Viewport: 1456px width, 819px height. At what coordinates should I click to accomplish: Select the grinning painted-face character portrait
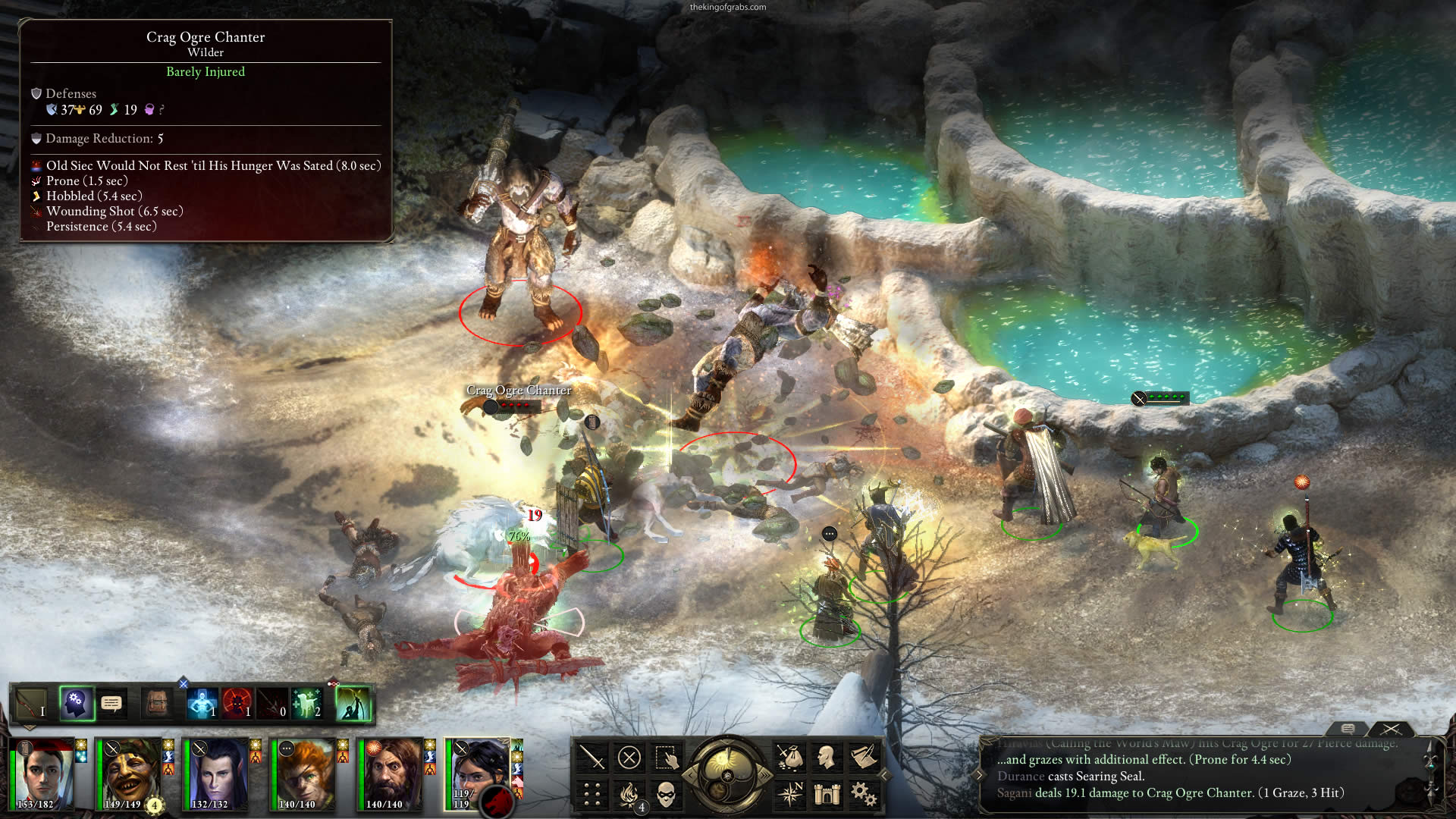130,775
